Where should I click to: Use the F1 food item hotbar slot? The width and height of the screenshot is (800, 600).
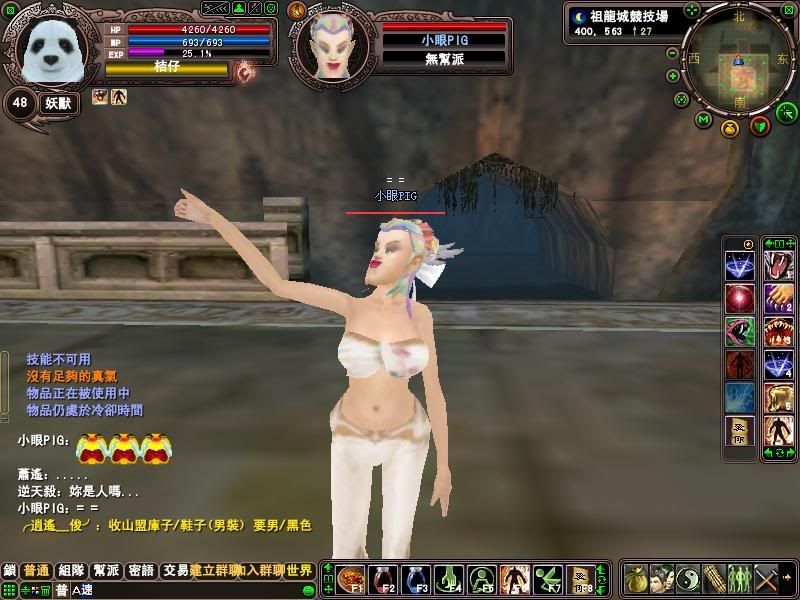[x=350, y=579]
